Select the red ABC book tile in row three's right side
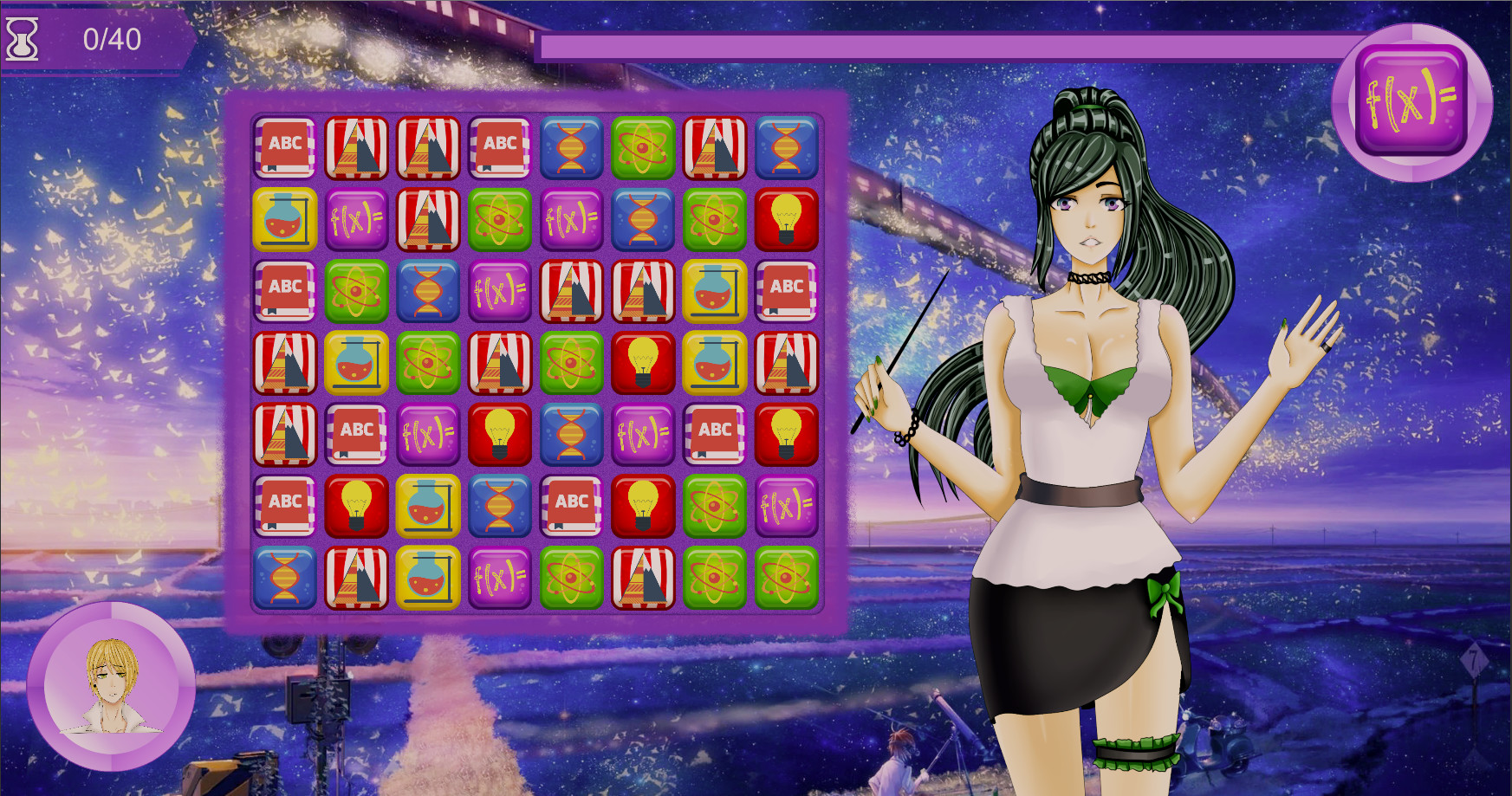The height and width of the screenshot is (796, 1512). [788, 290]
